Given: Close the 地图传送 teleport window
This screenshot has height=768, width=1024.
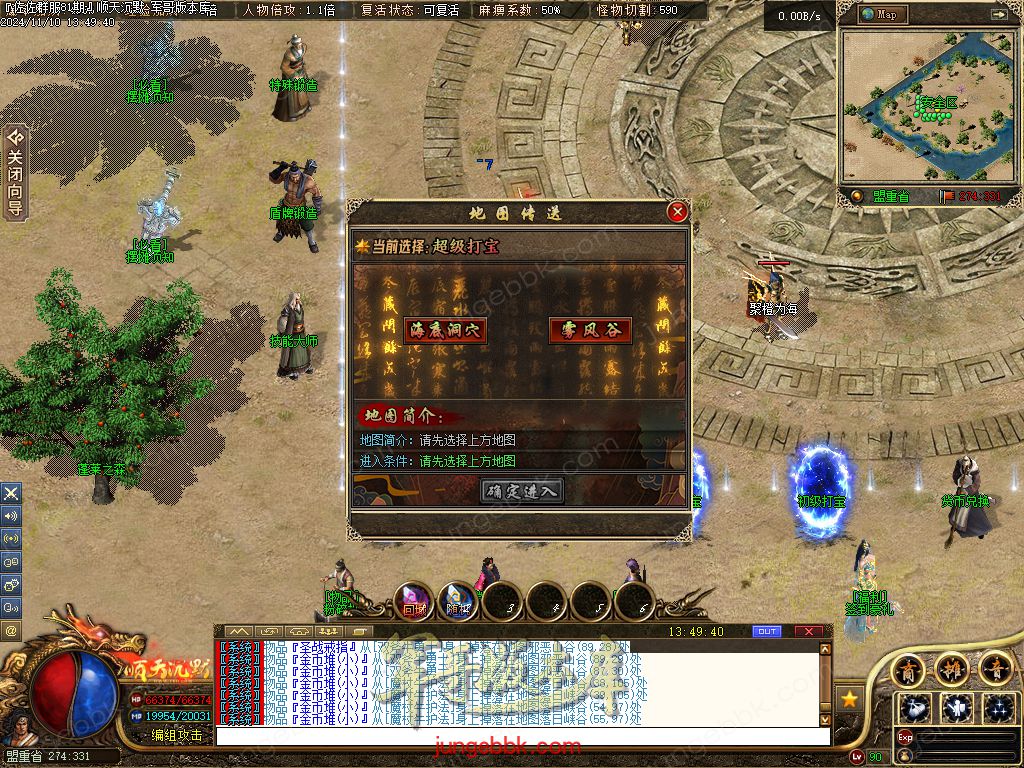Looking at the screenshot, I should coord(677,212).
